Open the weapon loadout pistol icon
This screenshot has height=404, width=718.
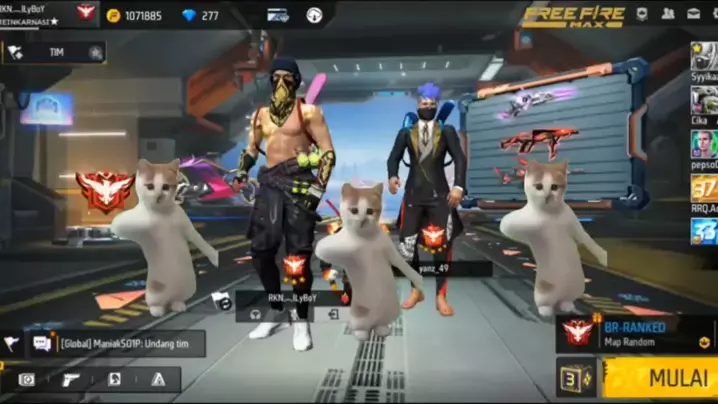(x=71, y=380)
